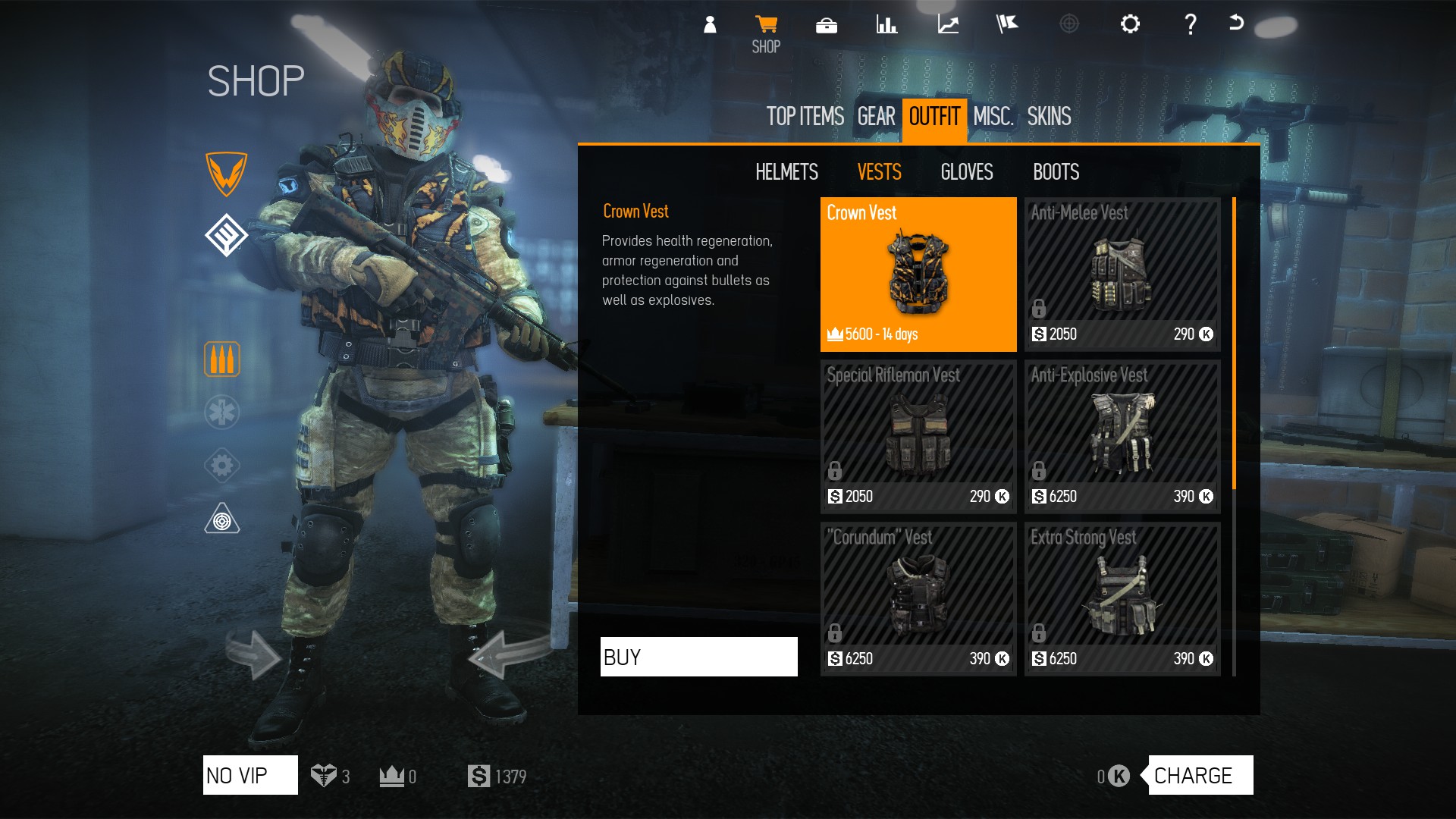Screen dimensions: 1456x819
Task: Select the three-bullets class icon
Action: [222, 359]
